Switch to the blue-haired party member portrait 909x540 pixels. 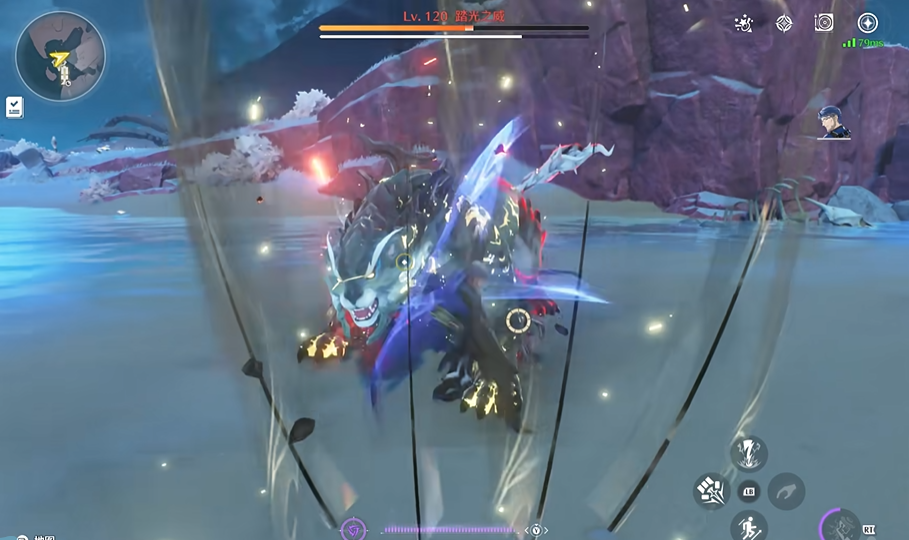coord(832,122)
